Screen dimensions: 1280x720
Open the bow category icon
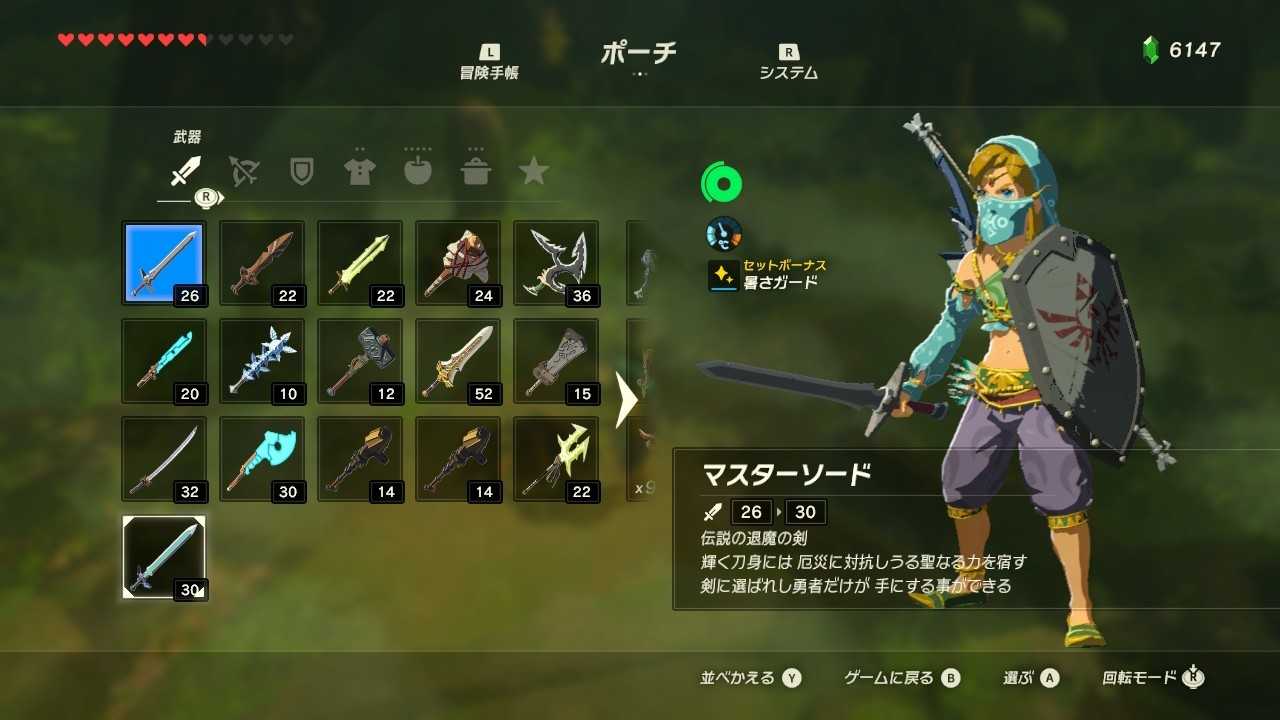[x=242, y=170]
